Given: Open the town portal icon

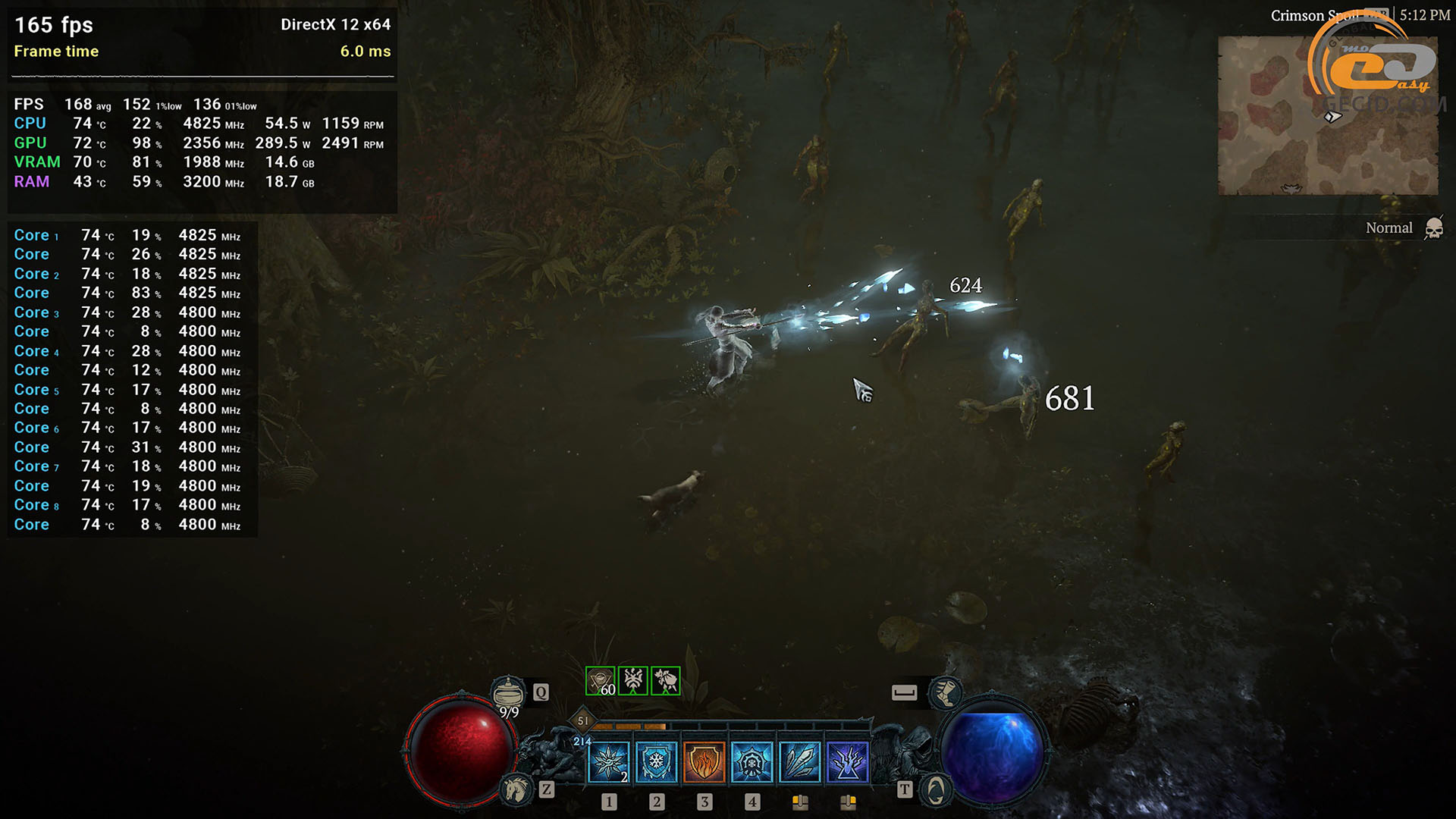Looking at the screenshot, I should point(936,790).
